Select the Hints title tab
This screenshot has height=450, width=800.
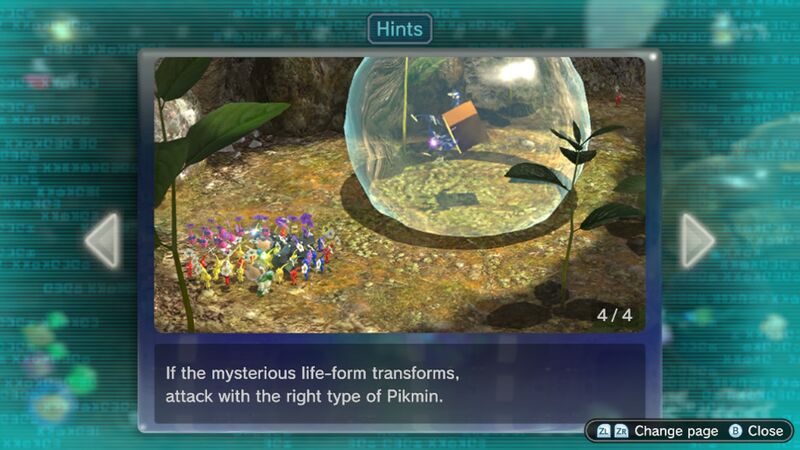coord(400,28)
